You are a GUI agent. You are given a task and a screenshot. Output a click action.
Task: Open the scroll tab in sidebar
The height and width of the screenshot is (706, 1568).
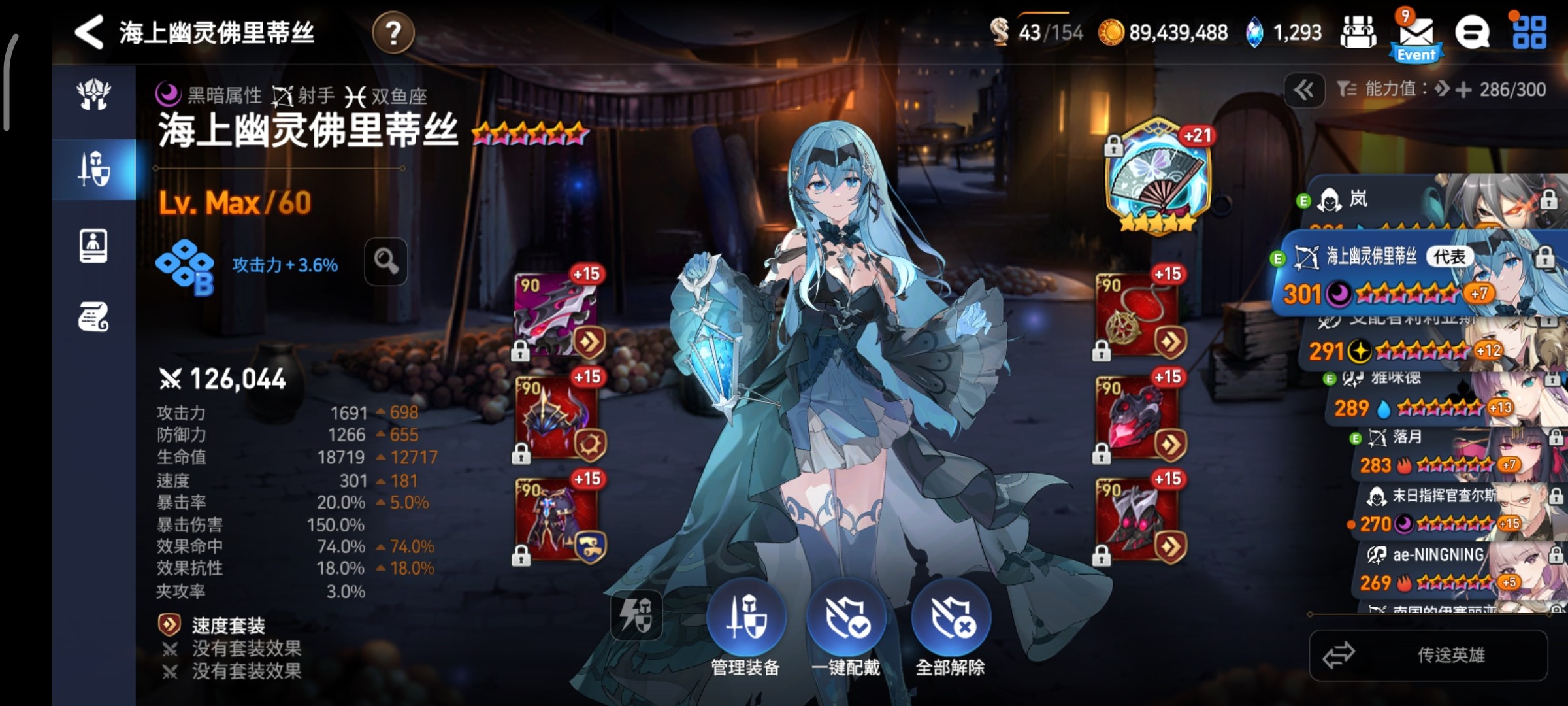93,318
